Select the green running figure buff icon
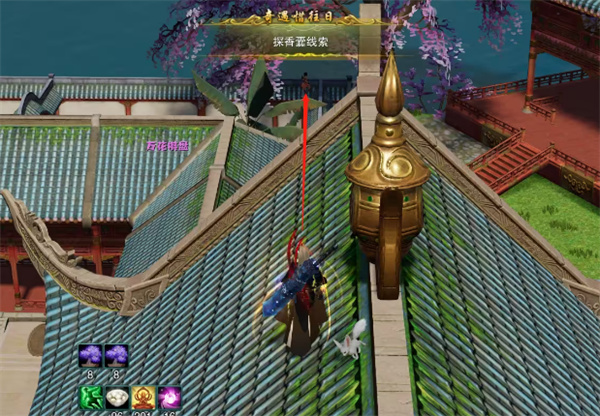Screen dimensions: 600x416 (x=91, y=398)
